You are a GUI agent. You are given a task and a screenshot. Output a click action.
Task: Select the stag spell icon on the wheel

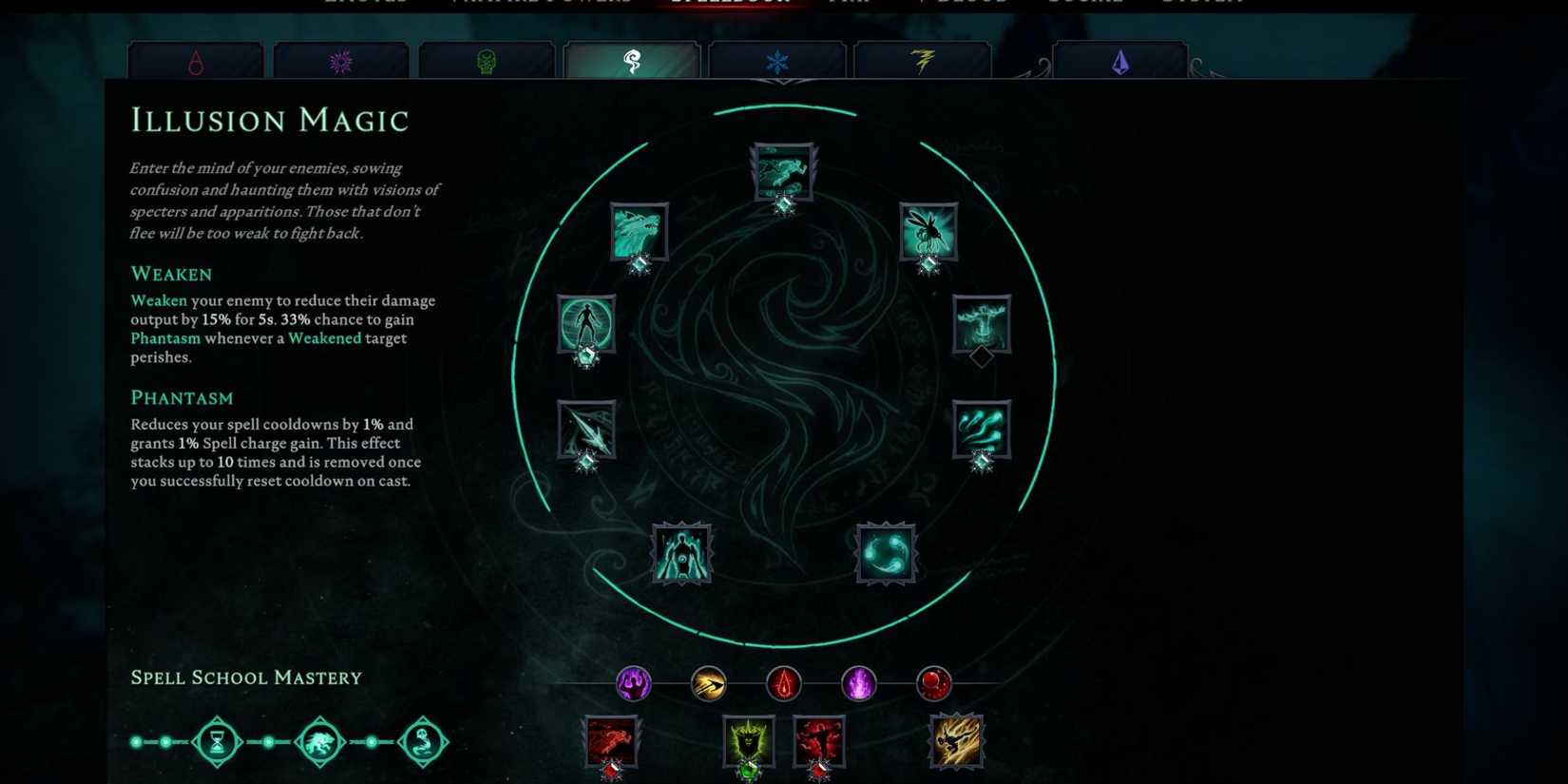coord(981,323)
